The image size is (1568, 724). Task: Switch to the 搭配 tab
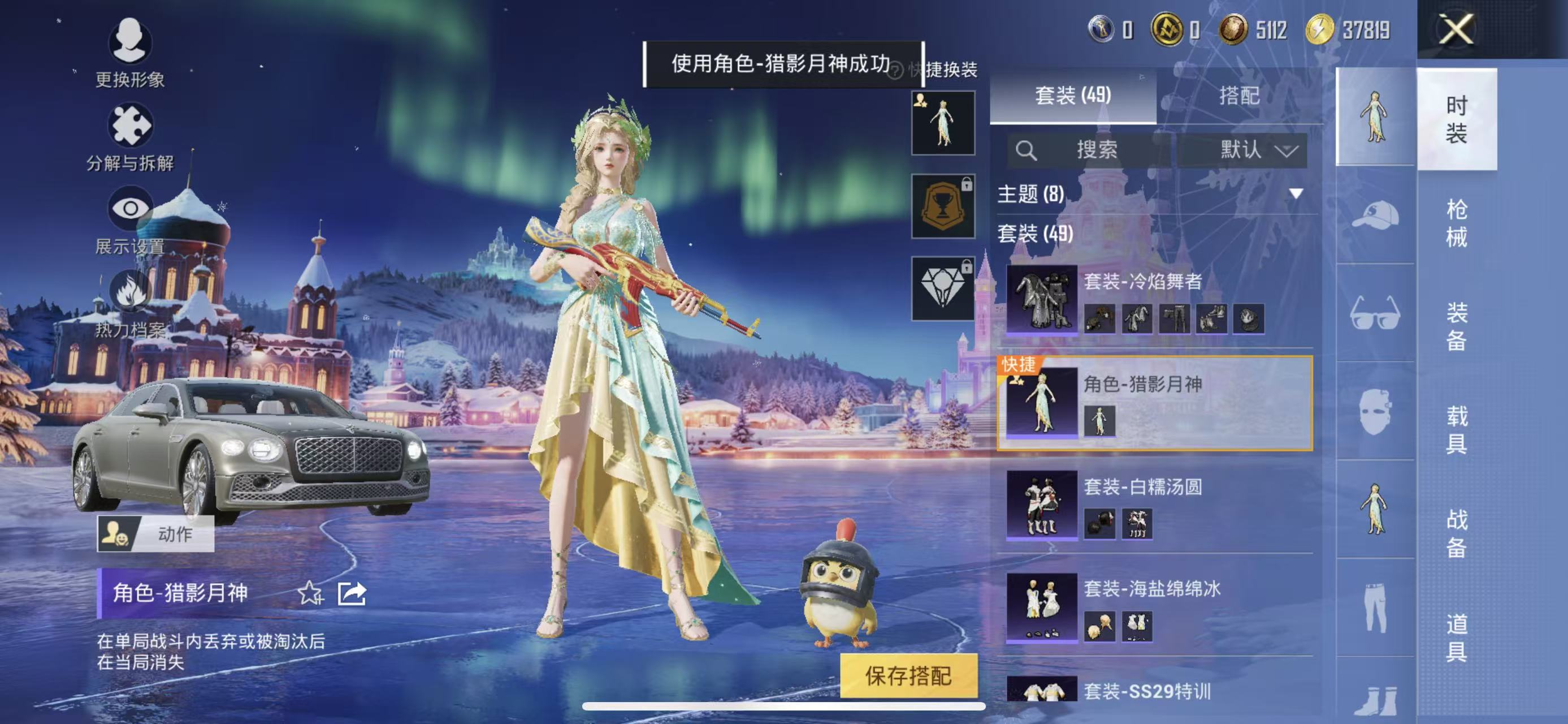[x=1238, y=96]
